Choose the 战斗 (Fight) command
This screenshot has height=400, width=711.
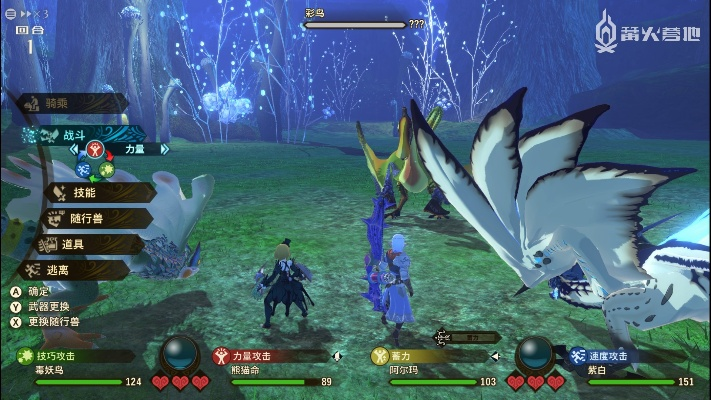point(75,133)
